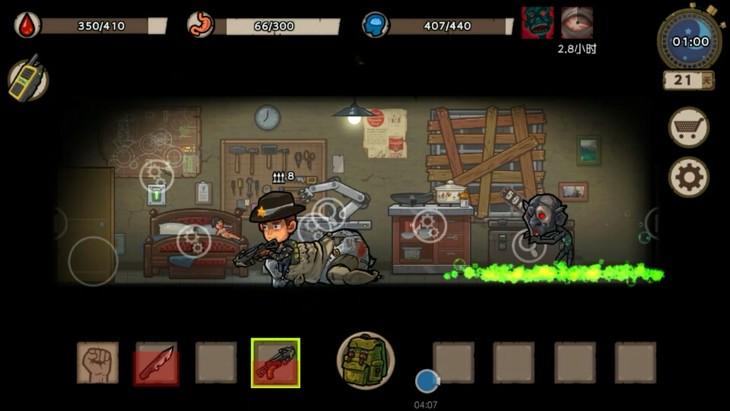Inspect the bloodshot eye status icon
730x411 pixels.
click(x=577, y=22)
